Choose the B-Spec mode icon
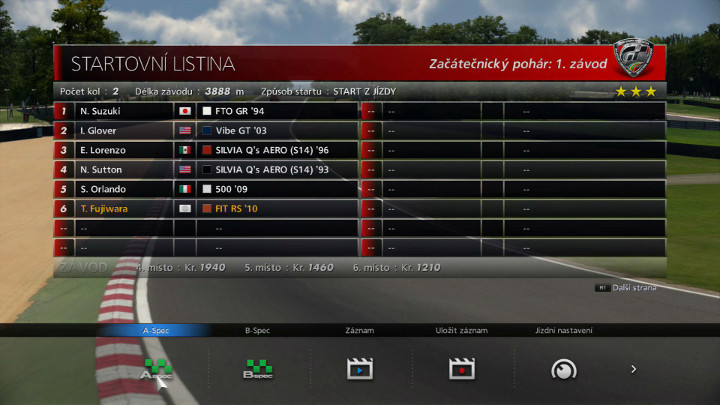The width and height of the screenshot is (720, 405). tap(258, 369)
